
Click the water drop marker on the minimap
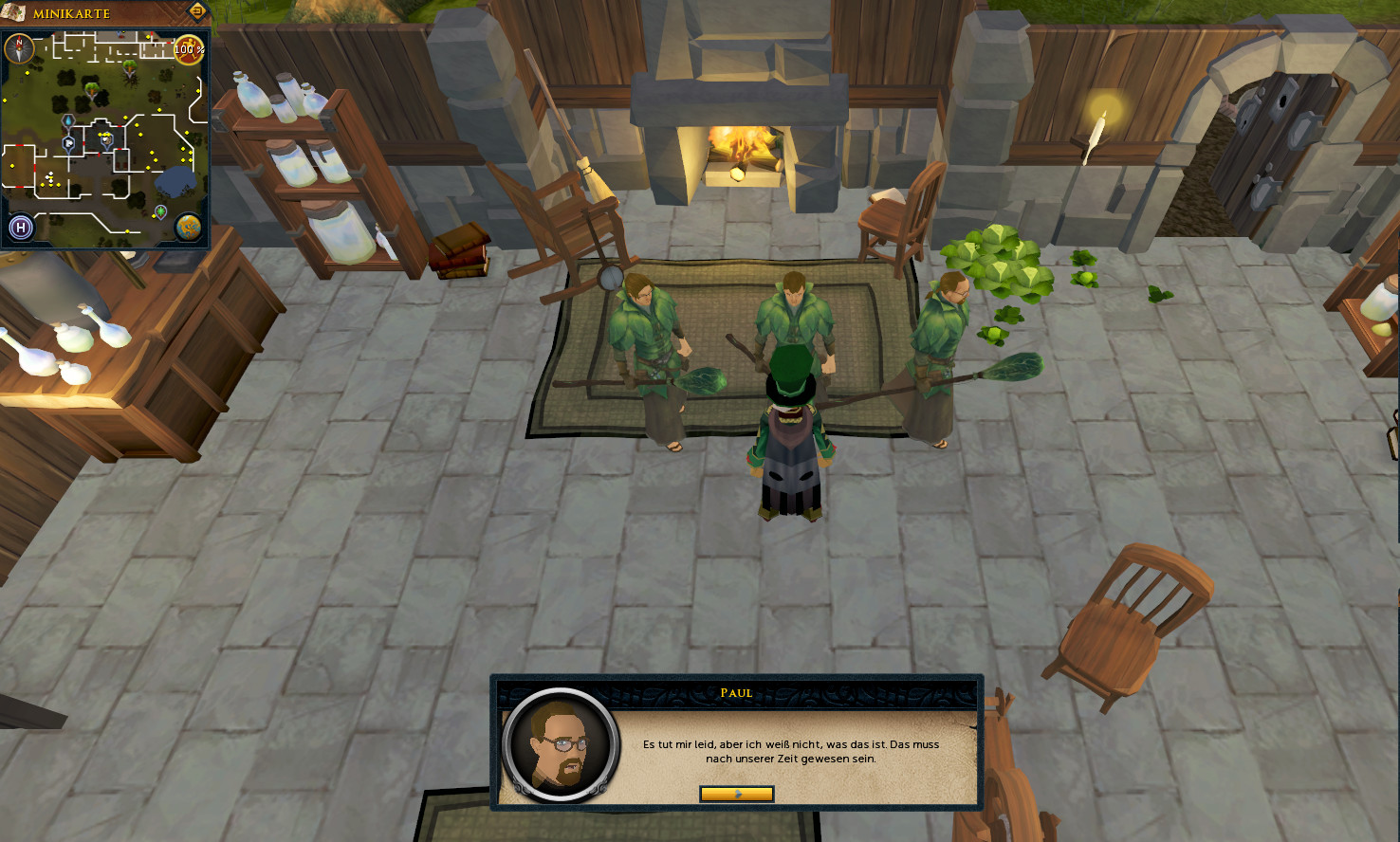(69, 121)
